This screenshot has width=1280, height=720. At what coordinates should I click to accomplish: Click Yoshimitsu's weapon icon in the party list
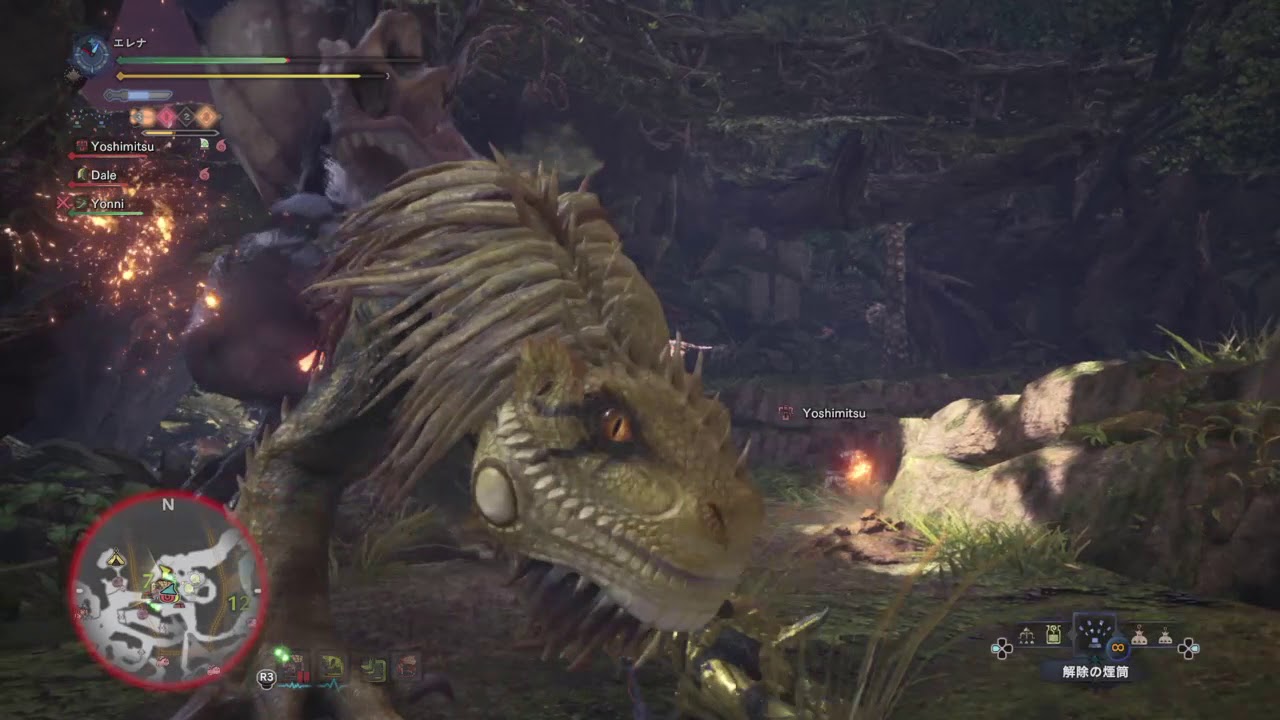tap(82, 146)
